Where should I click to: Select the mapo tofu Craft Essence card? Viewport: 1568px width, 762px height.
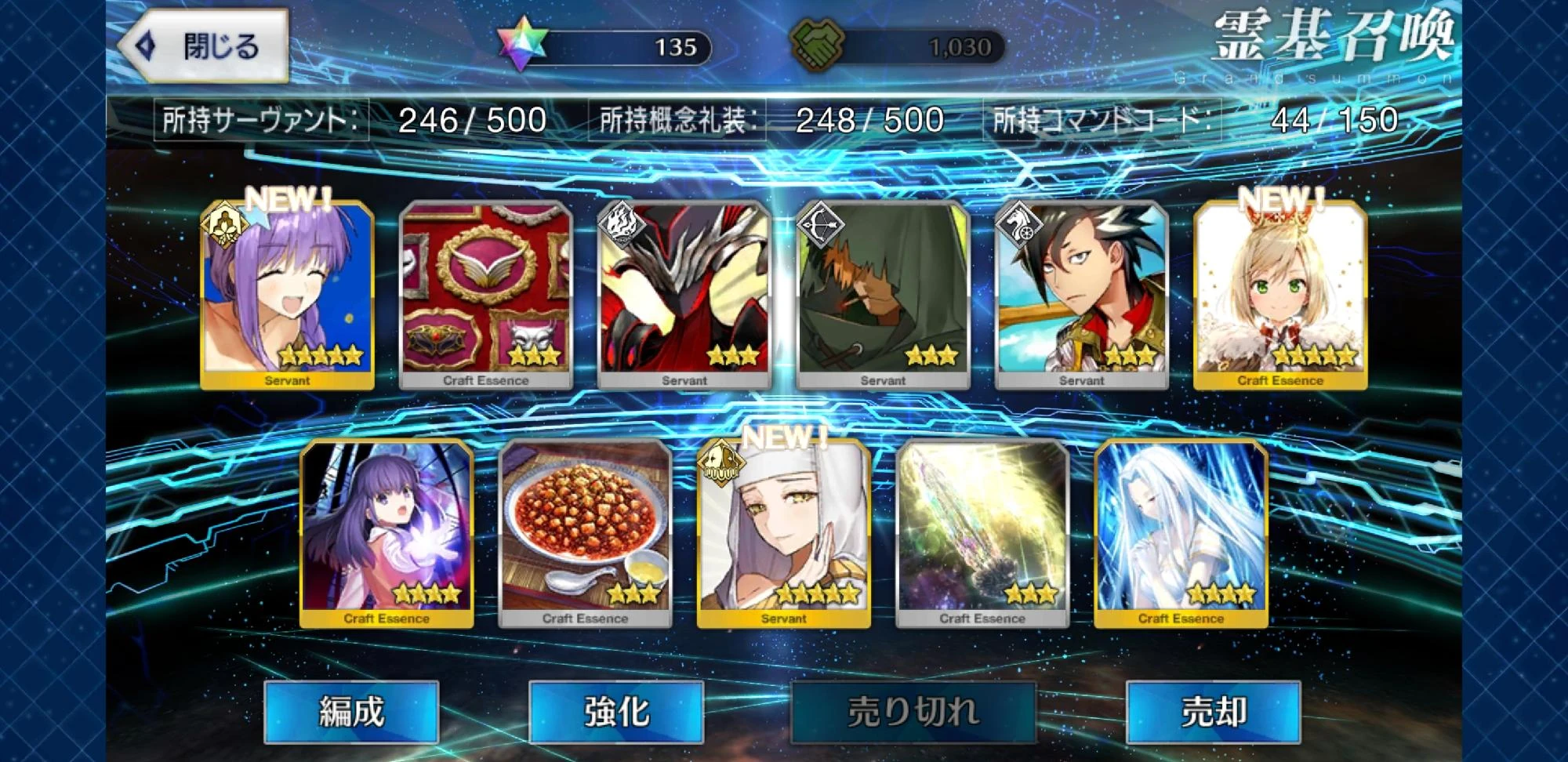coord(586,533)
